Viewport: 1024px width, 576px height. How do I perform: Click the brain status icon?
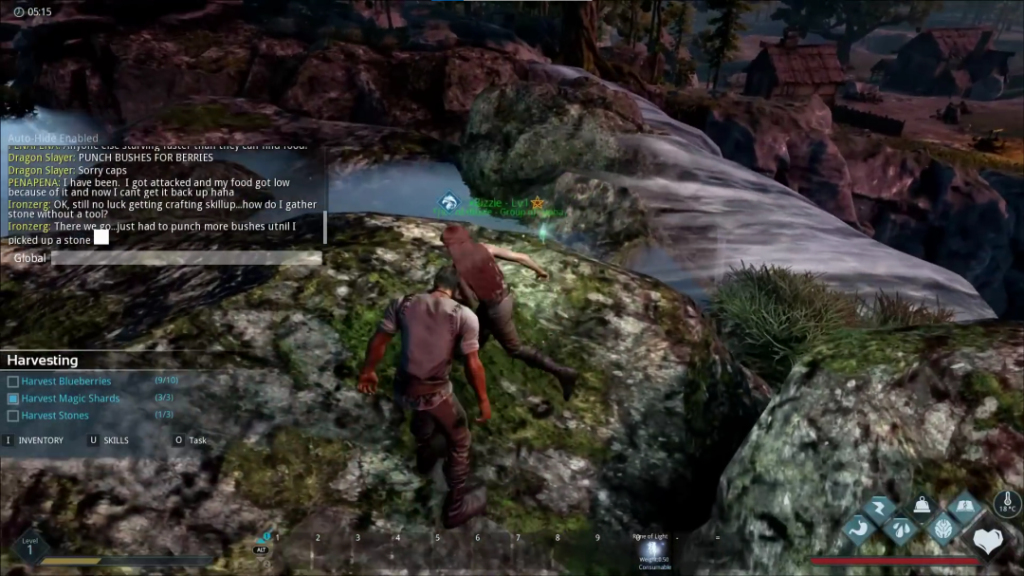tap(943, 530)
